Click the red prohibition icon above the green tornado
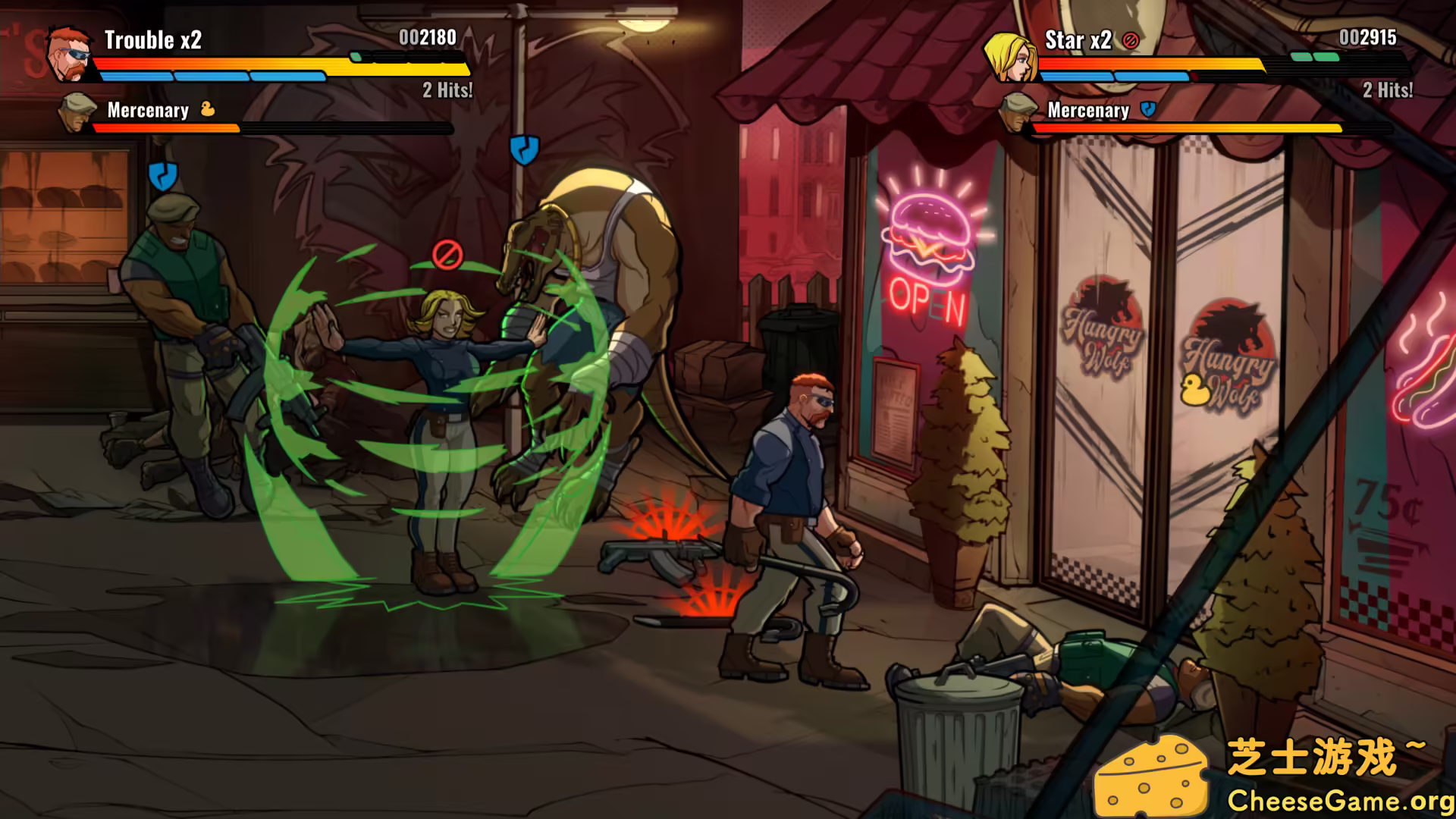The width and height of the screenshot is (1456, 819). point(446,256)
